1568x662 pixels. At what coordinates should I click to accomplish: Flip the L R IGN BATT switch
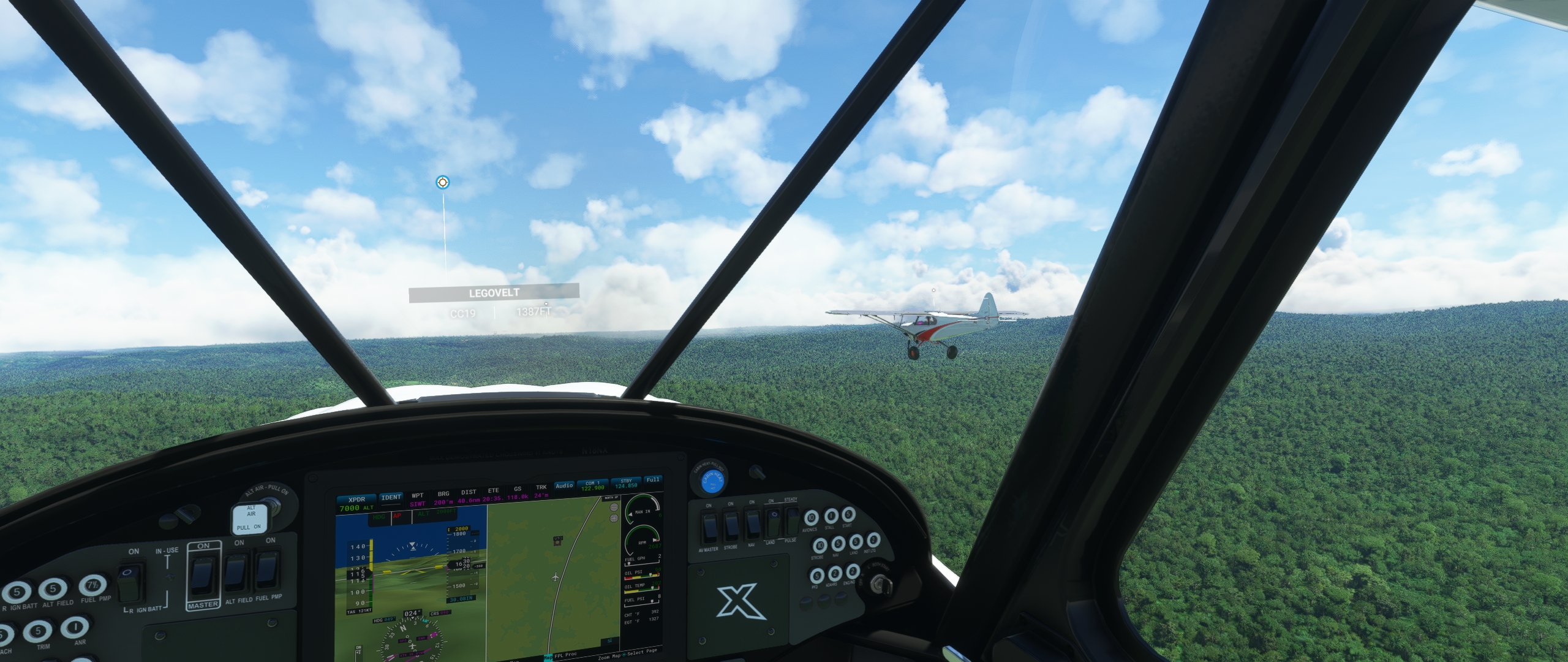[x=128, y=583]
